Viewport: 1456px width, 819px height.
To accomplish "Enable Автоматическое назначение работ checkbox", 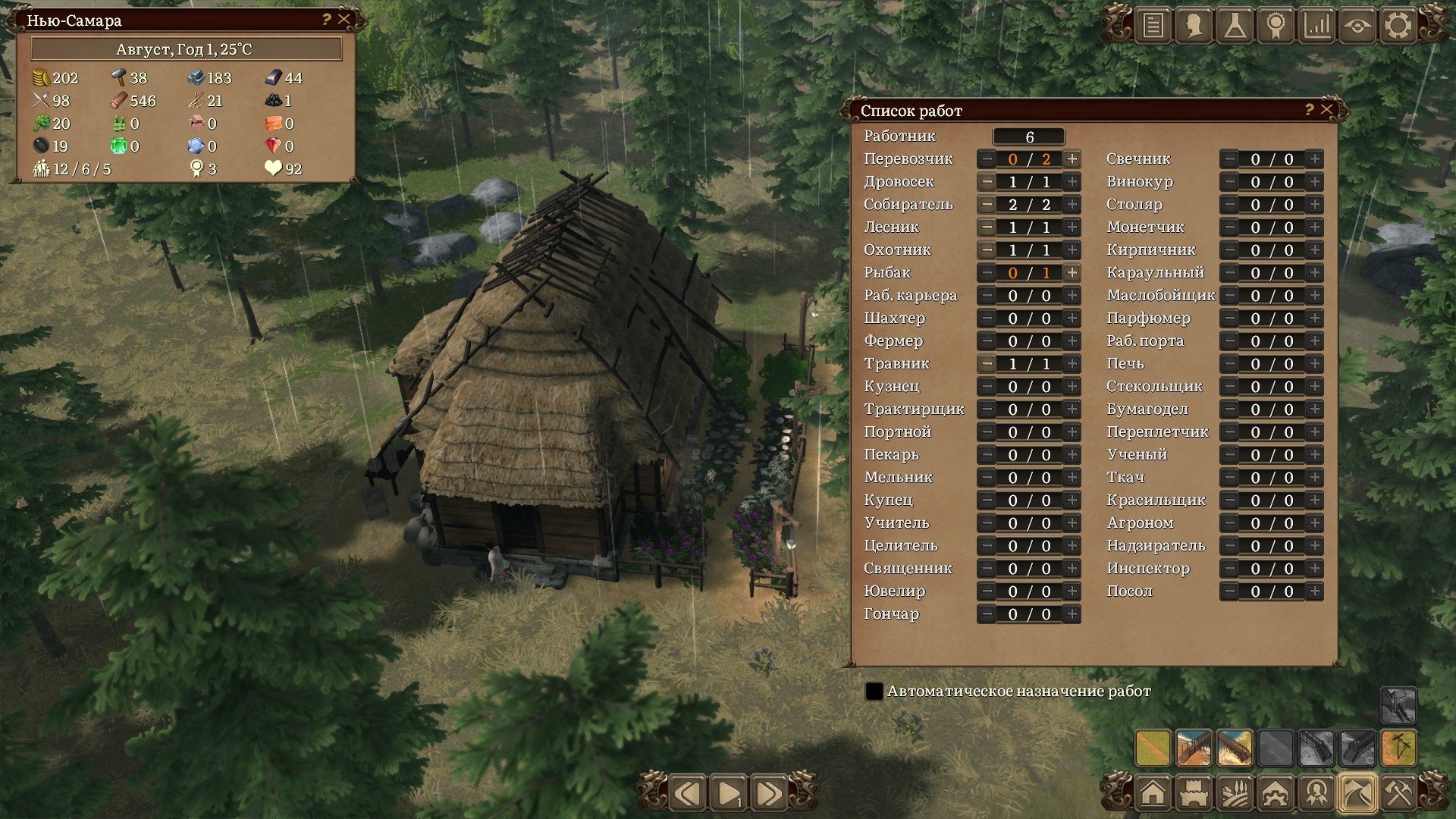I will 874,692.
